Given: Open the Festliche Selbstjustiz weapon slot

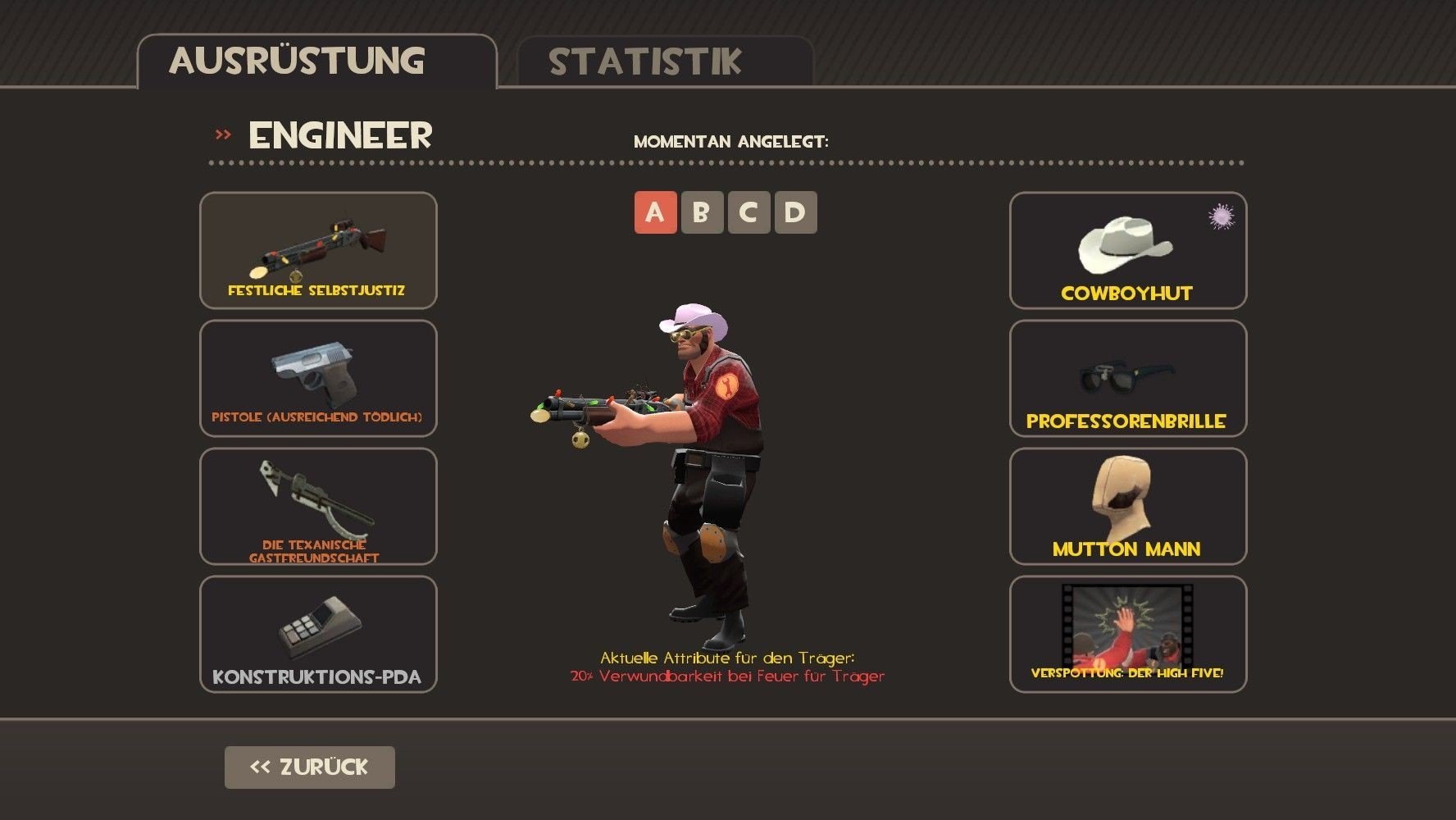Looking at the screenshot, I should click(318, 250).
